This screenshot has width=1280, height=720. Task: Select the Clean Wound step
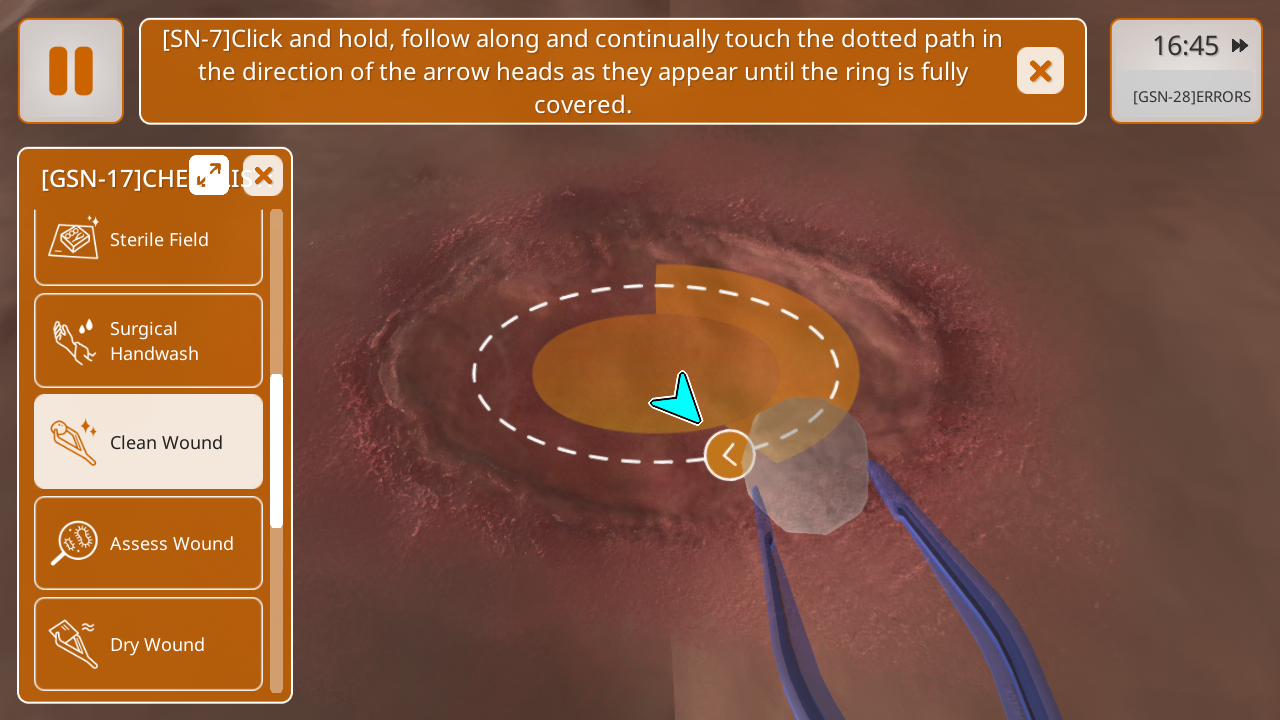coord(148,442)
